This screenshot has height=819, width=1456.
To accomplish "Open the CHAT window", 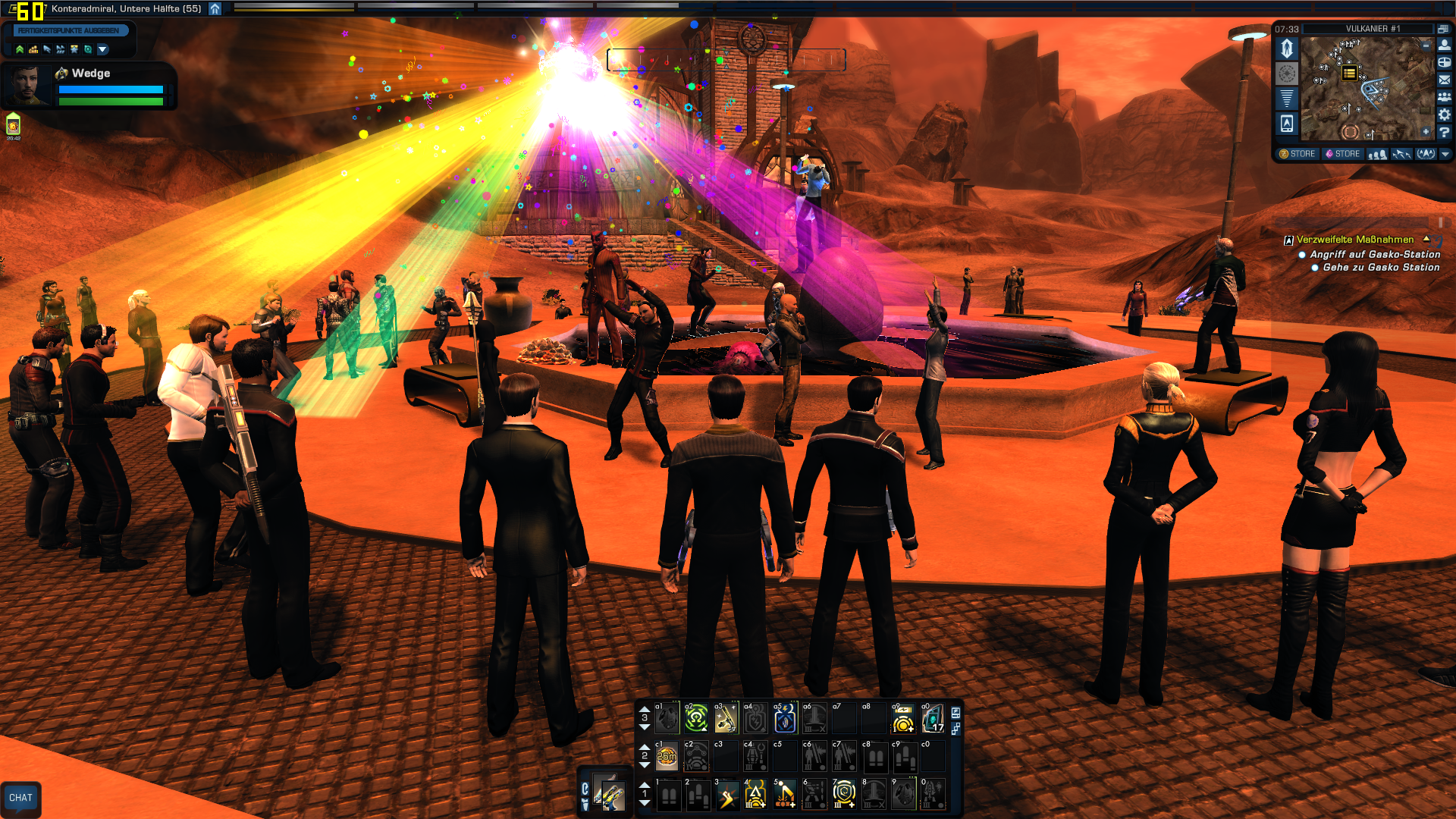I will coord(20,798).
